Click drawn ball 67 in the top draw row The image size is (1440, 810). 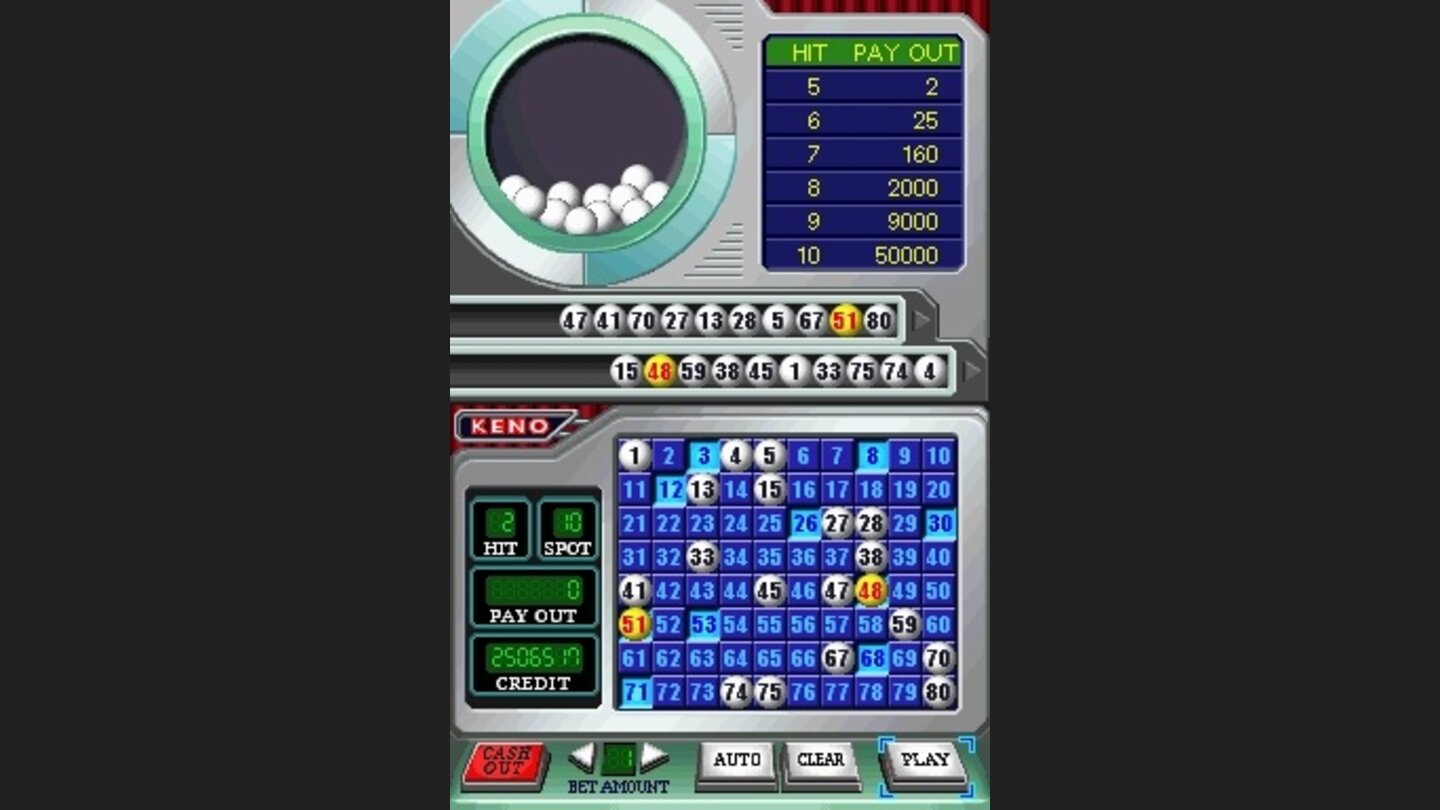coord(809,321)
